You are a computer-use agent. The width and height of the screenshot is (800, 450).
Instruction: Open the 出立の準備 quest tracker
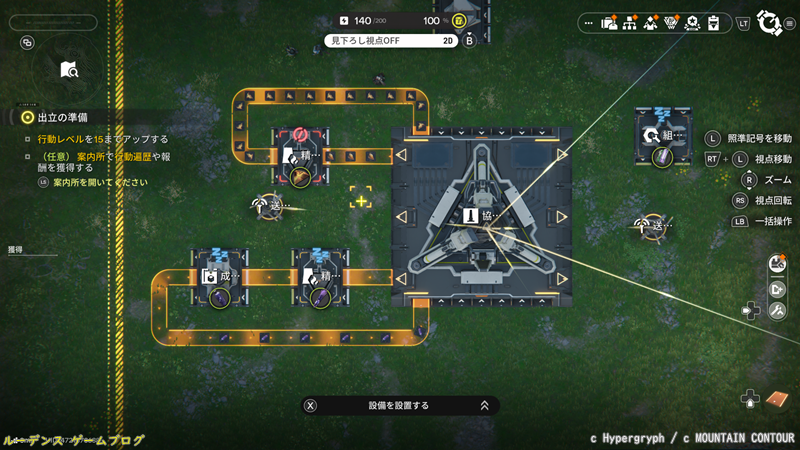pos(60,117)
